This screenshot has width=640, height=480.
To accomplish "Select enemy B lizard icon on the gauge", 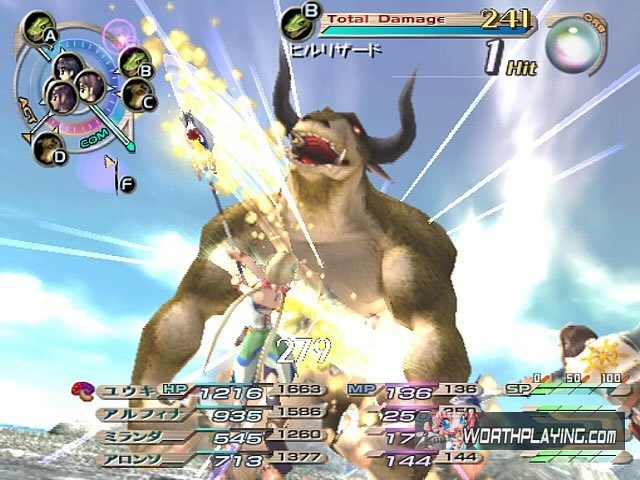I will pos(134,62).
